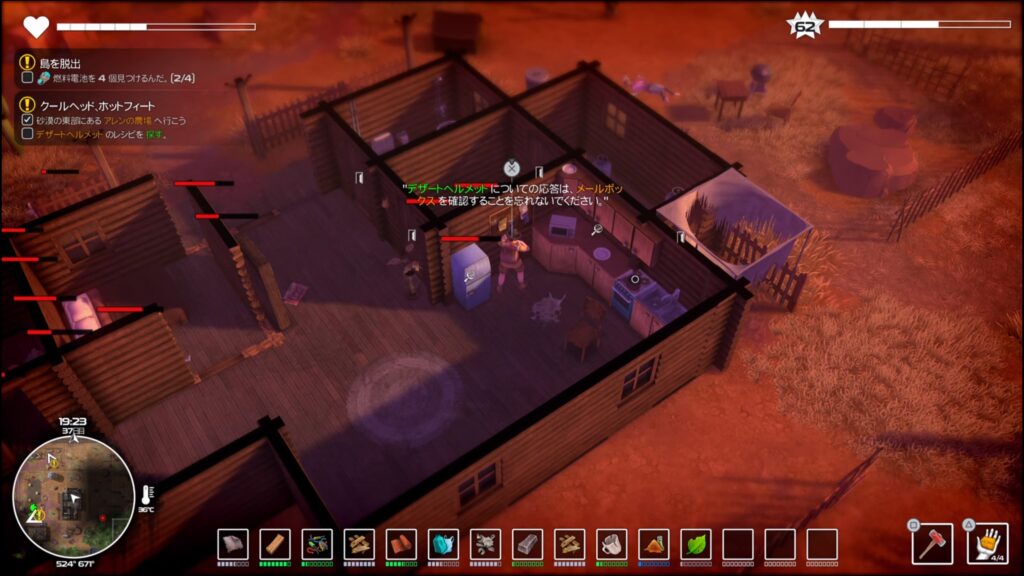
Task: Select the green leaf hotbar slot
Action: 695,544
